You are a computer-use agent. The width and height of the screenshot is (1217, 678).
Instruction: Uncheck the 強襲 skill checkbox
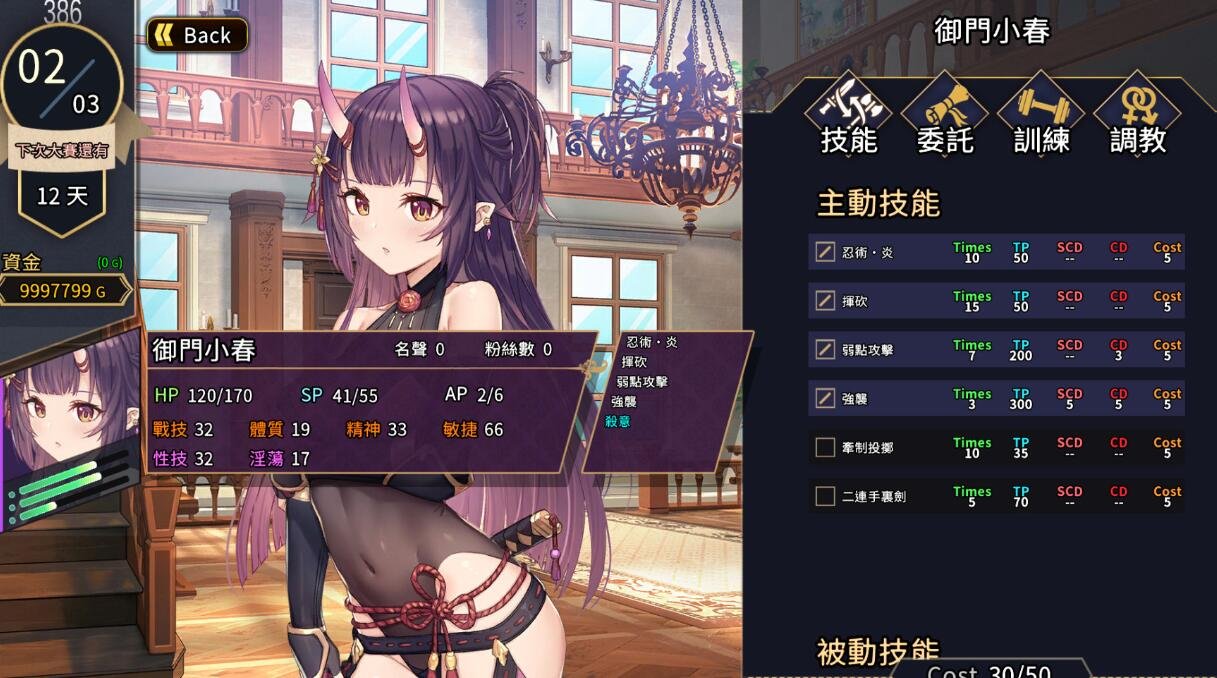825,398
